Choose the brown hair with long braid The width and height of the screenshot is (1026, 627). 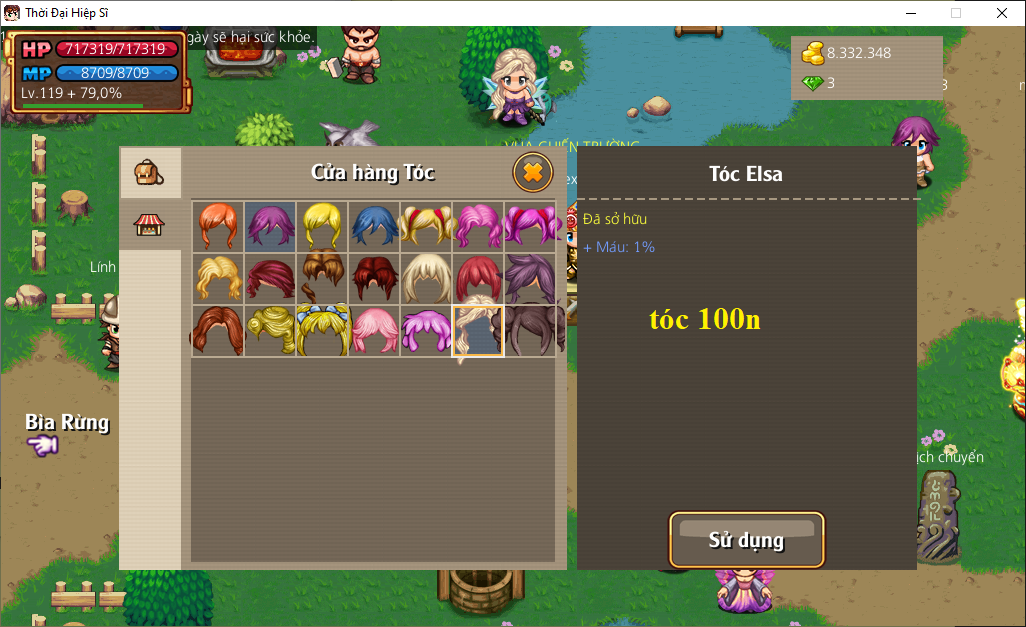click(322, 278)
